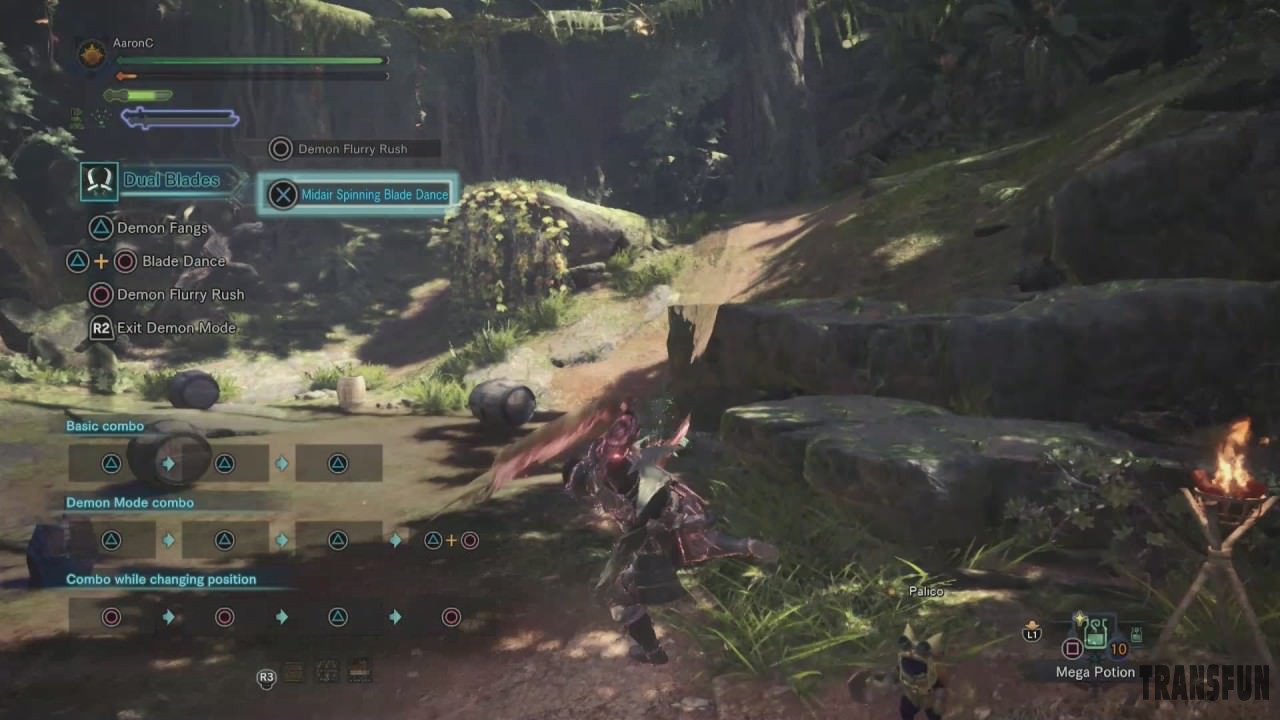Viewport: 1280px width, 720px height.
Task: Show the Demon Mode combo section
Action: tap(130, 503)
